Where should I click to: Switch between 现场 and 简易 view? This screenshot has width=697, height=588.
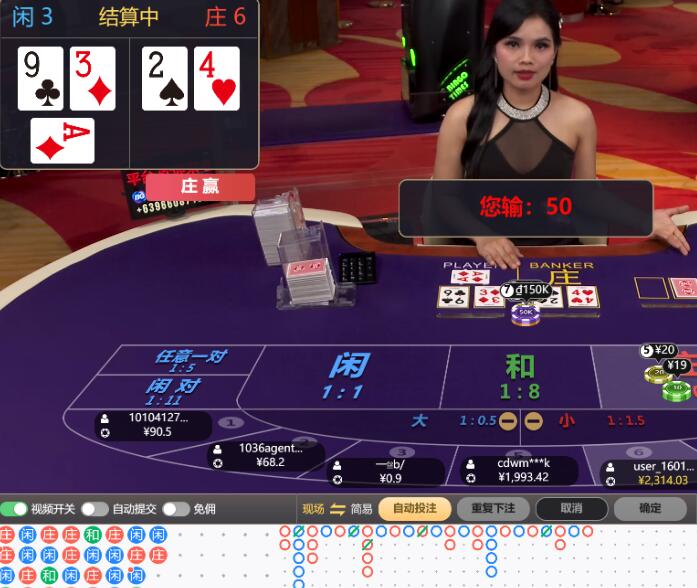tap(338, 509)
